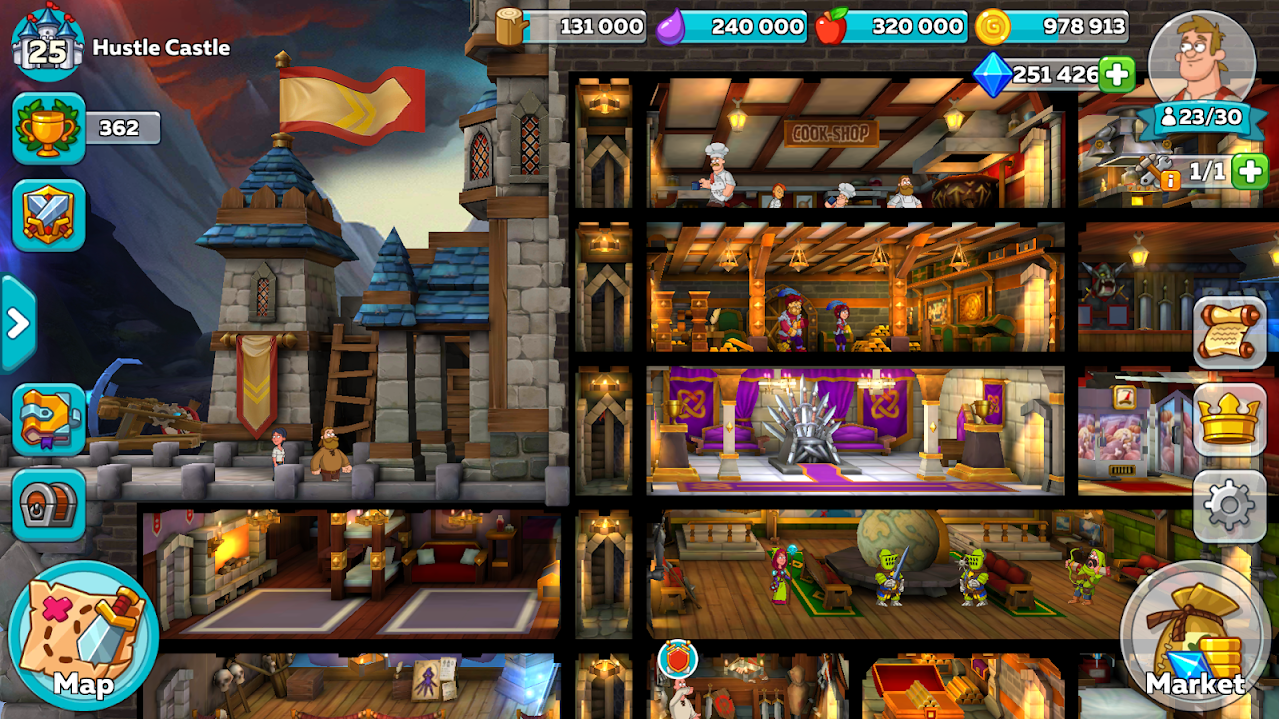Add builders using the 1/1 plus button
This screenshot has width=1279, height=719.
click(x=1250, y=171)
